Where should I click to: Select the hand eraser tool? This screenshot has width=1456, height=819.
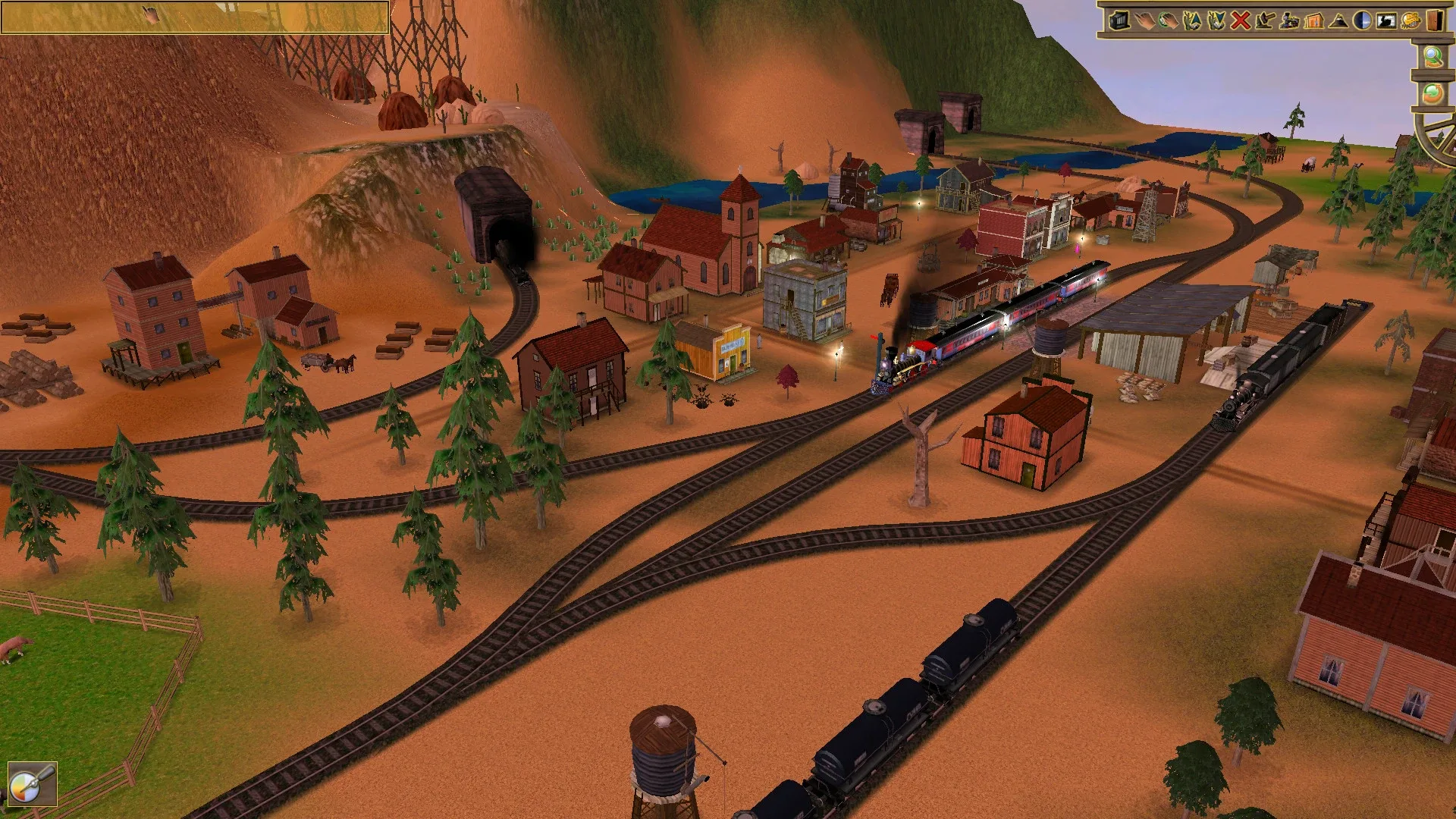pyautogui.click(x=1169, y=21)
